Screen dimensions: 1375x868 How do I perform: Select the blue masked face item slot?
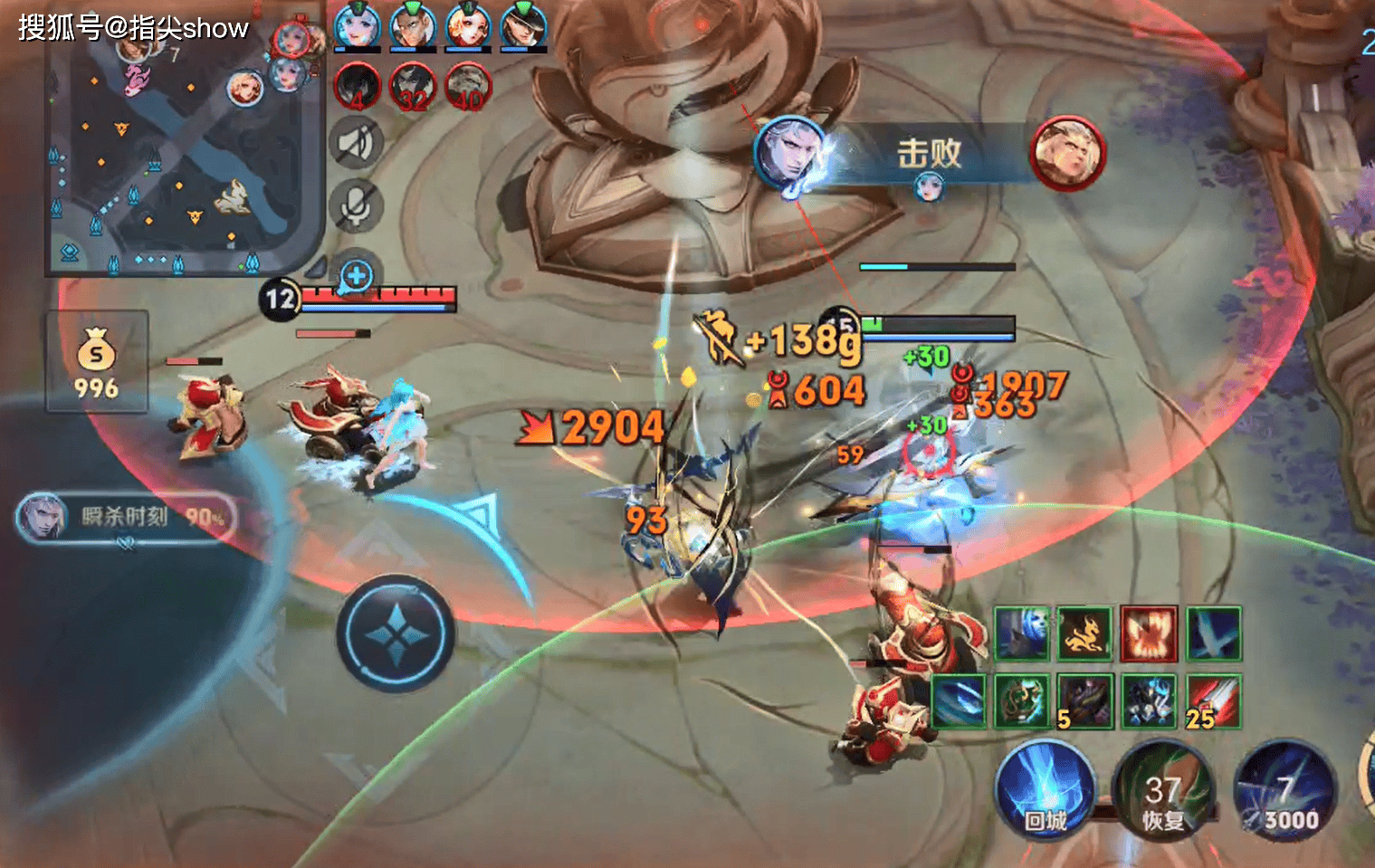point(1022,634)
